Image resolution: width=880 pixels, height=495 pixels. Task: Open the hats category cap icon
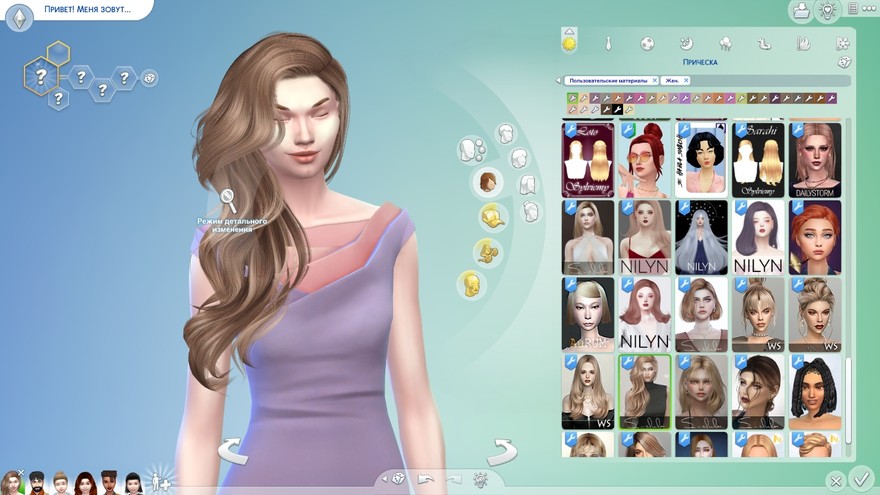[x=490, y=215]
